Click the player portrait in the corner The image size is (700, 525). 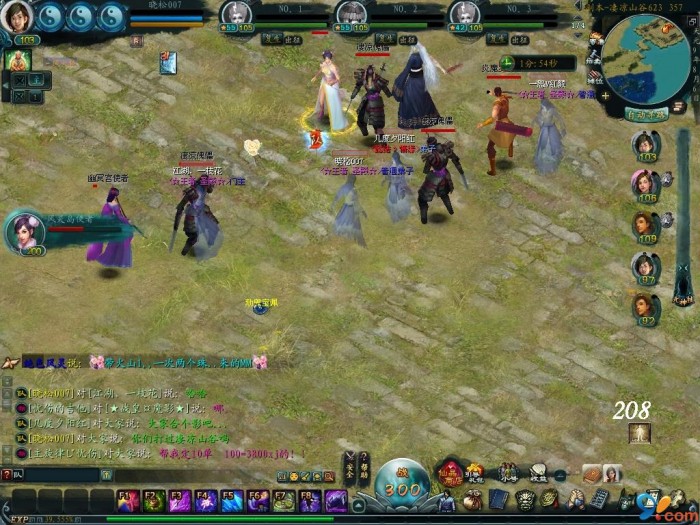click(x=17, y=16)
